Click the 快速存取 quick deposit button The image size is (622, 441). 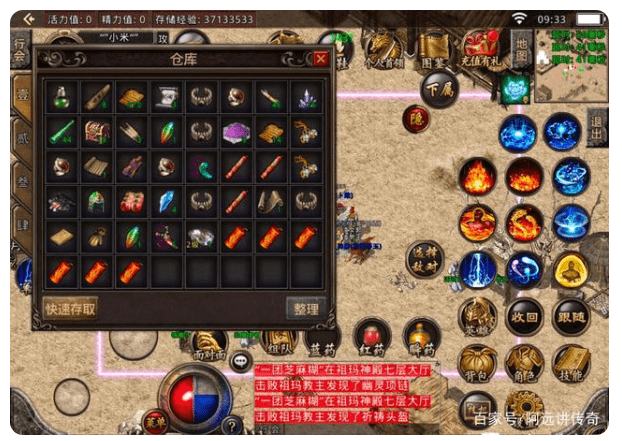pyautogui.click(x=71, y=308)
